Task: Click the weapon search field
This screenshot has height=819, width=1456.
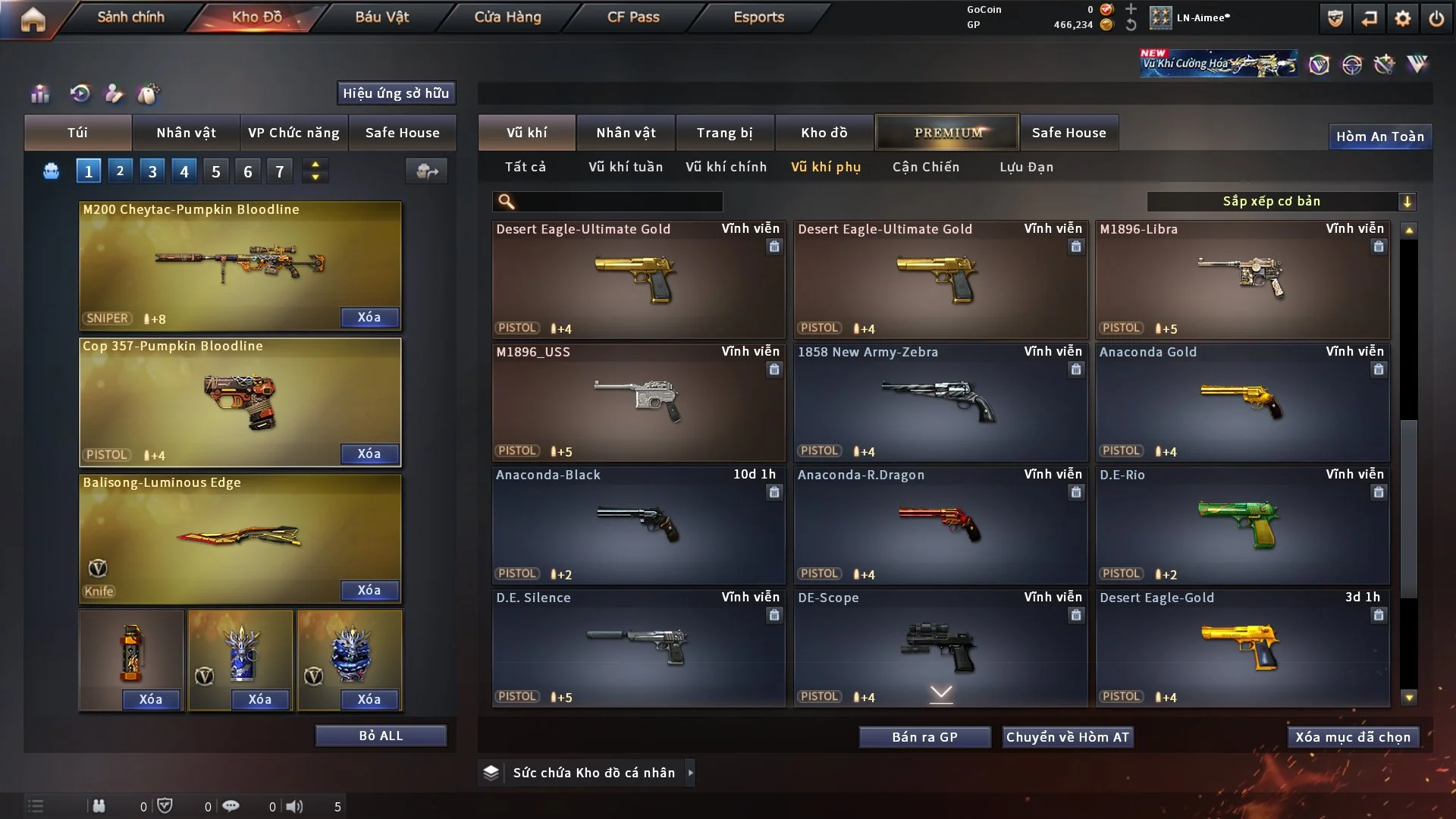Action: point(618,201)
